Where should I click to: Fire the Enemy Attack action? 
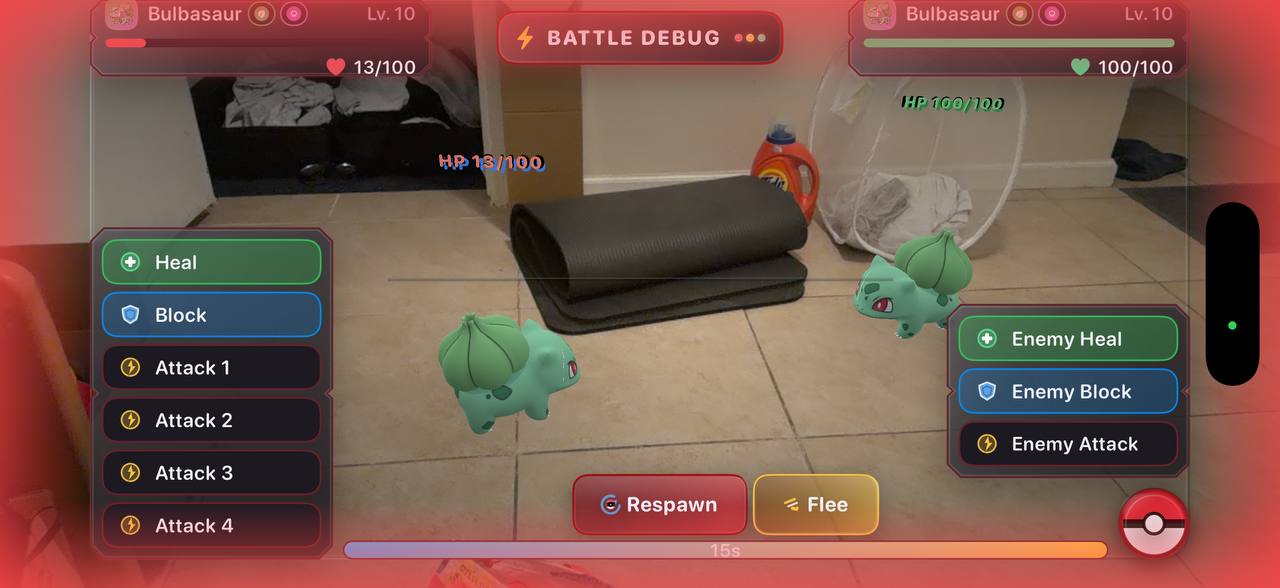tap(1067, 444)
